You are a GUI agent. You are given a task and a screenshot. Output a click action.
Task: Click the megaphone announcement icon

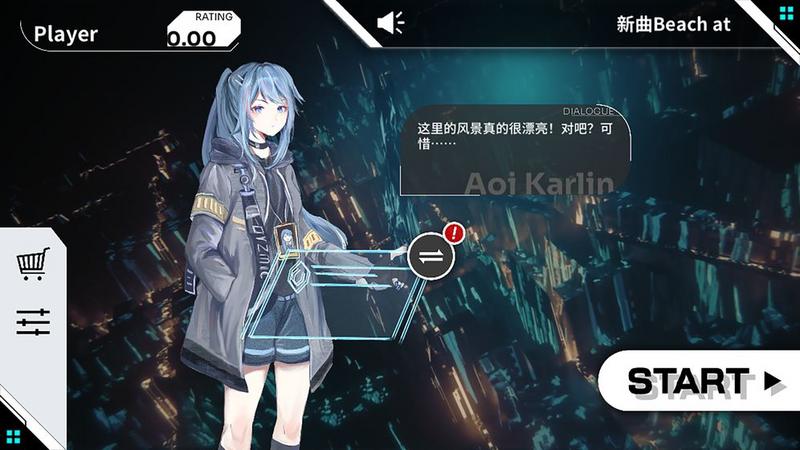390,23
